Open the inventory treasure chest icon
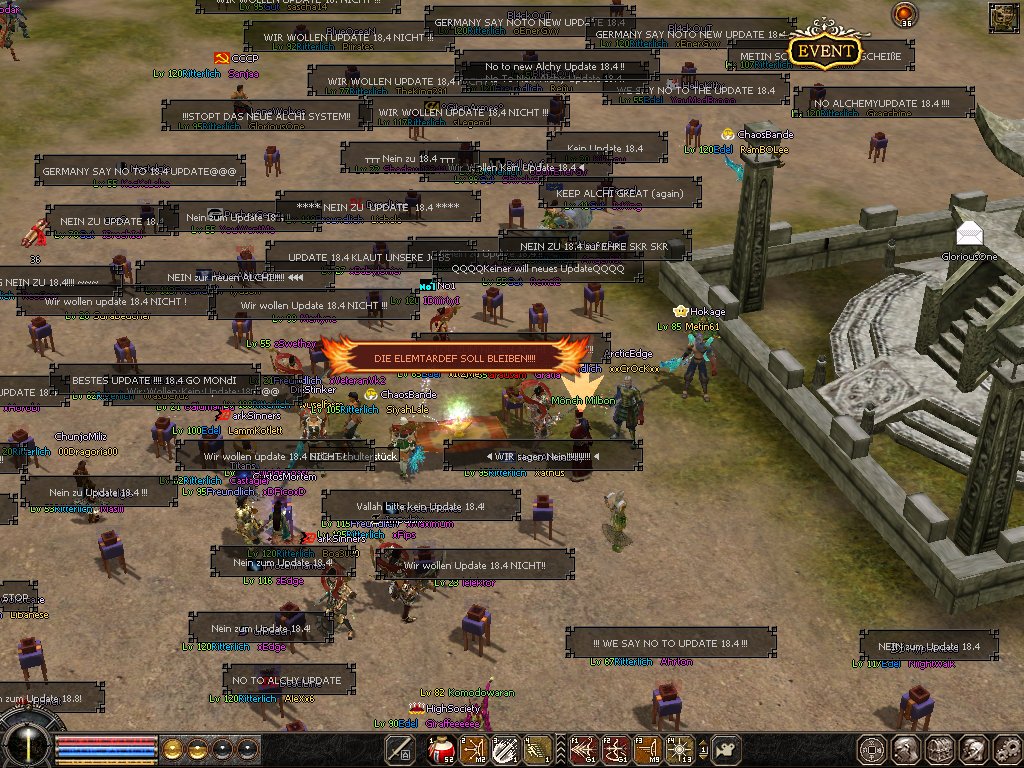Viewport: 1024px width, 768px height. tap(939, 749)
